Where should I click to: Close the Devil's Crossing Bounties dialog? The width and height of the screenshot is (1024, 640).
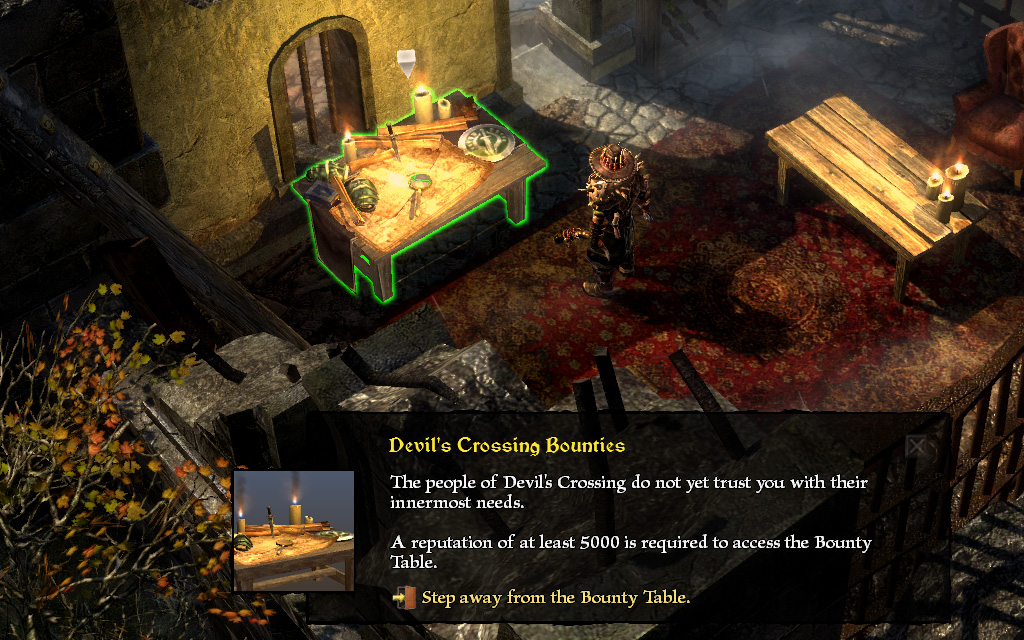(x=917, y=446)
